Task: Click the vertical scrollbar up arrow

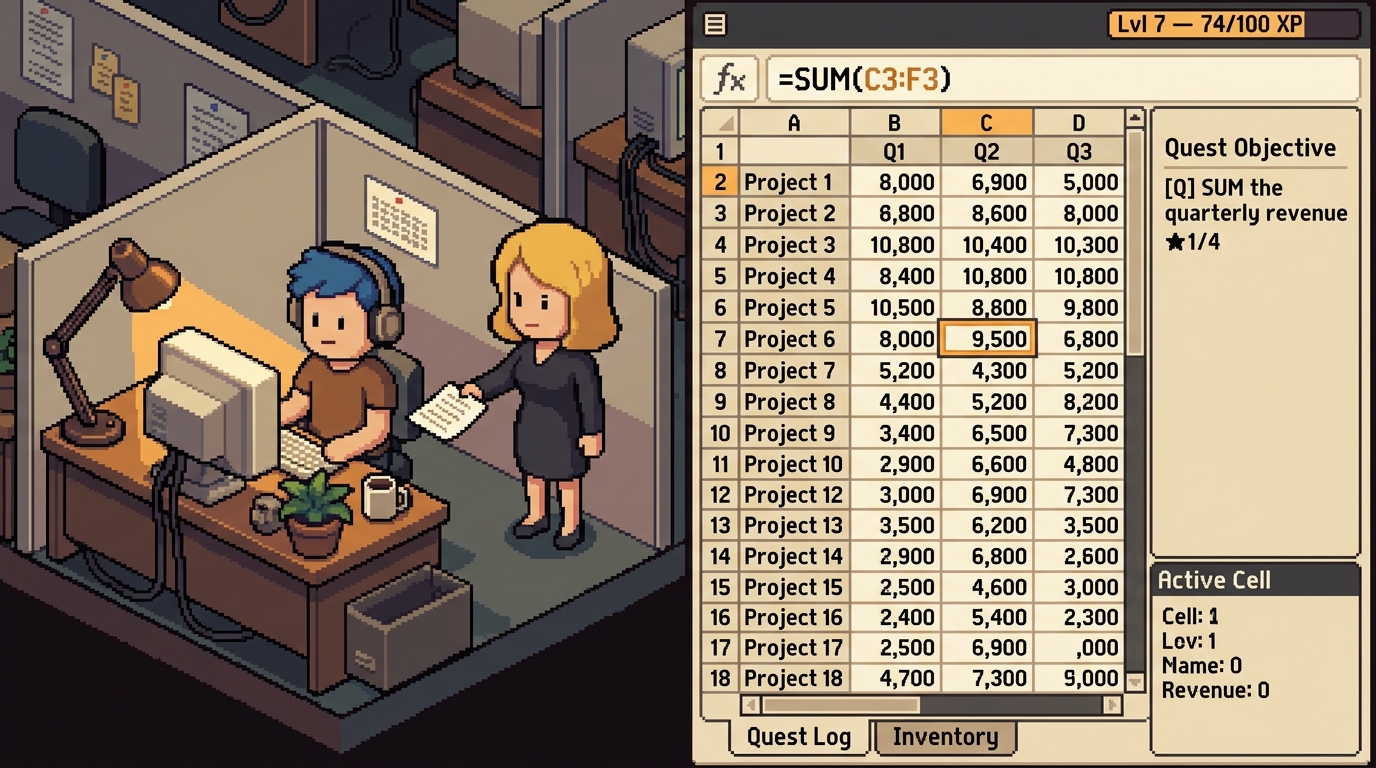Action: [1135, 116]
